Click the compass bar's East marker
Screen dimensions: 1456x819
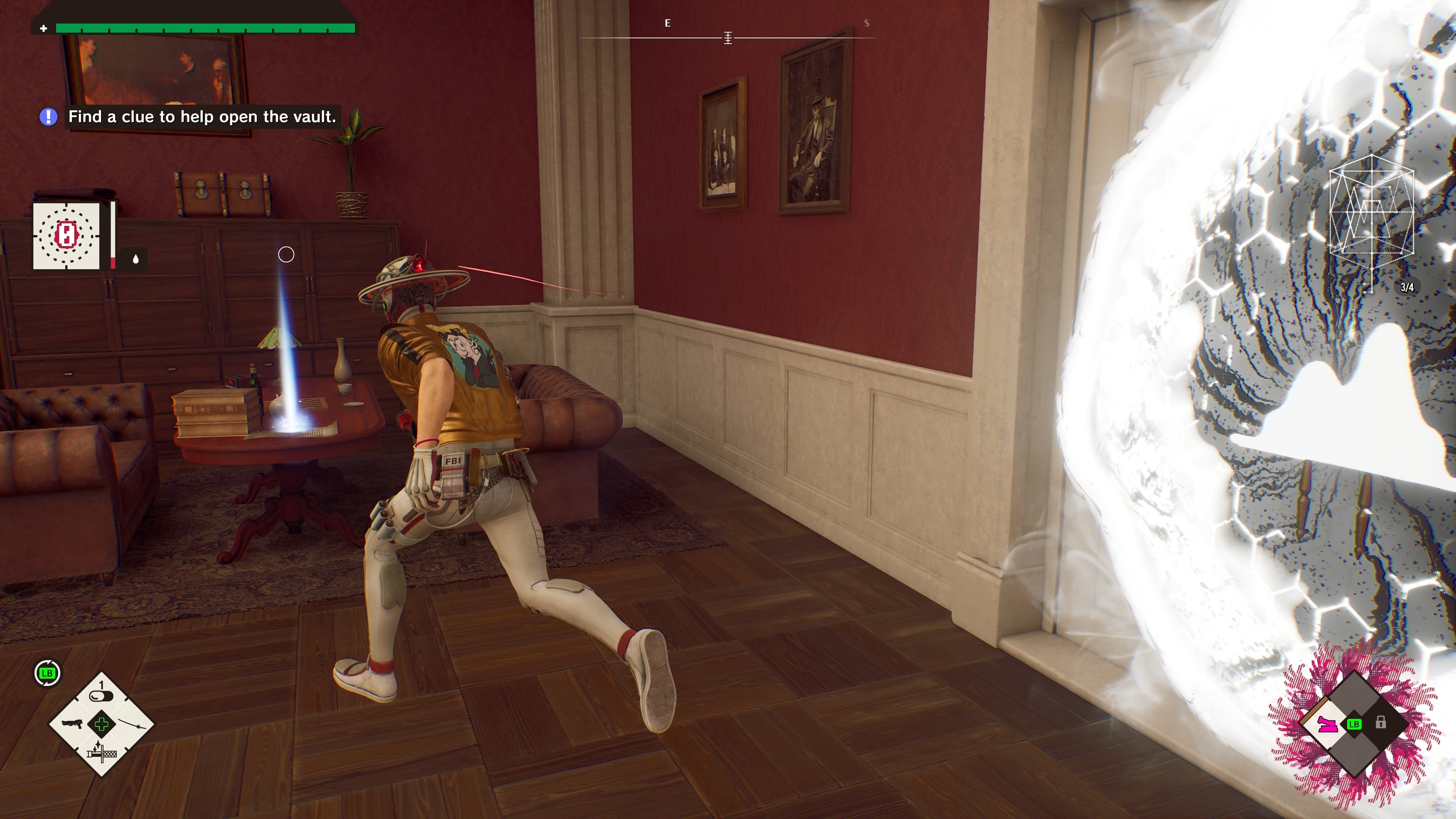[667, 23]
